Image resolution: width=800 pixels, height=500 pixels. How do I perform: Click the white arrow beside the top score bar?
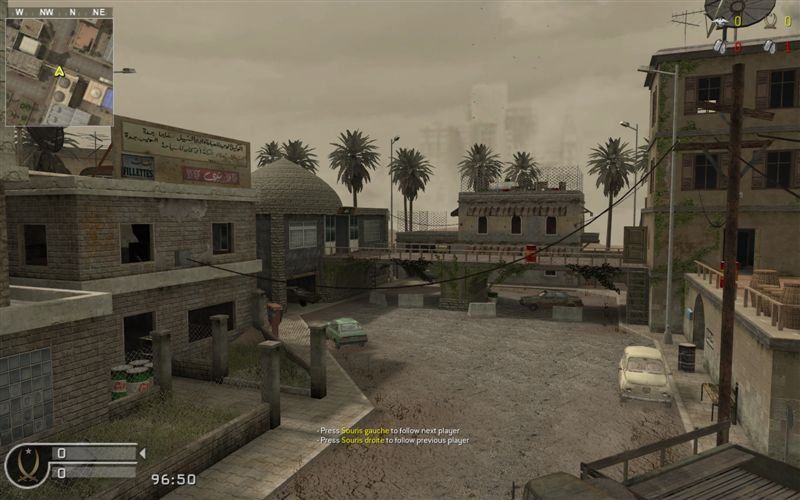pos(141,453)
